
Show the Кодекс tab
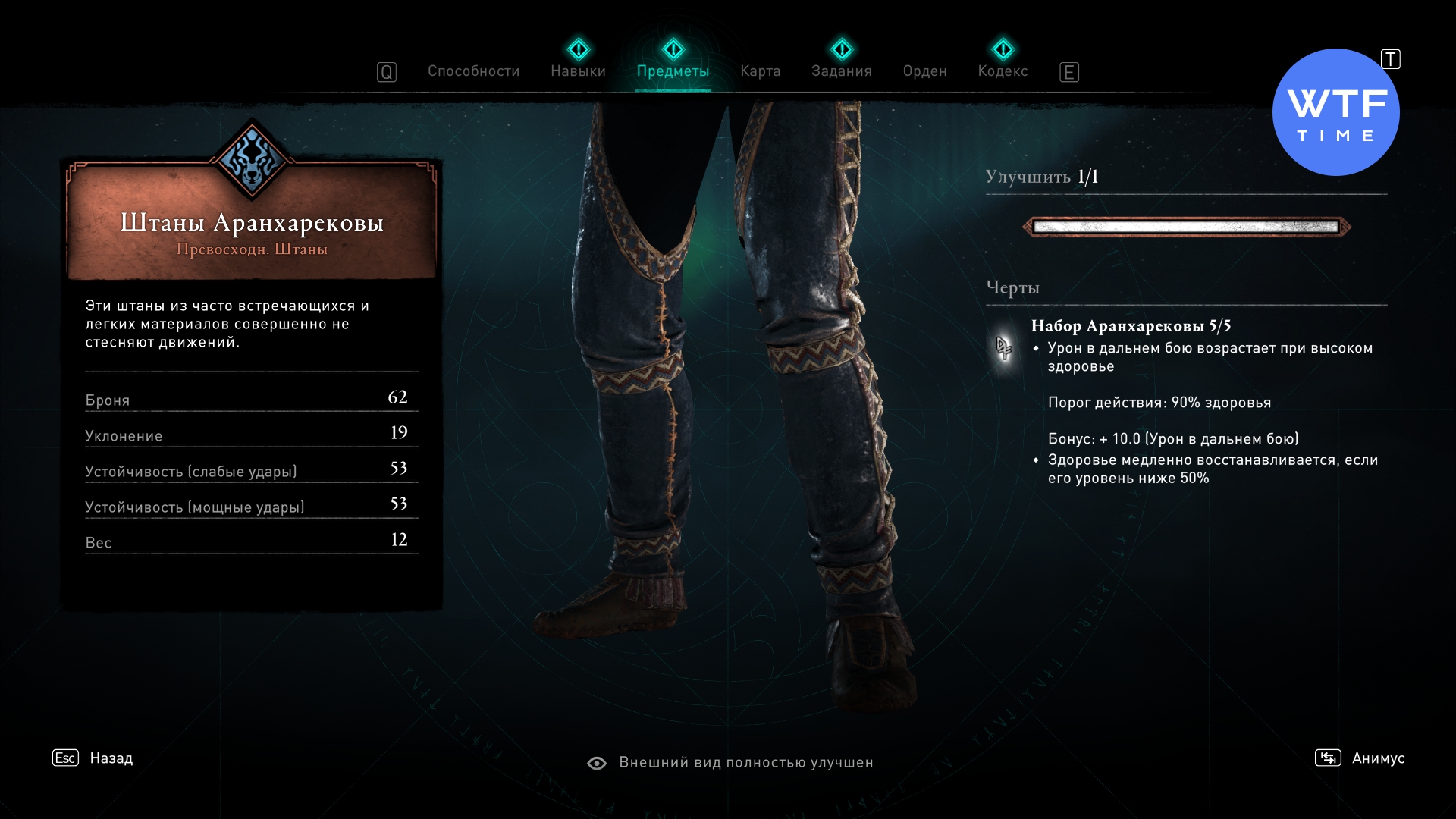[1003, 71]
